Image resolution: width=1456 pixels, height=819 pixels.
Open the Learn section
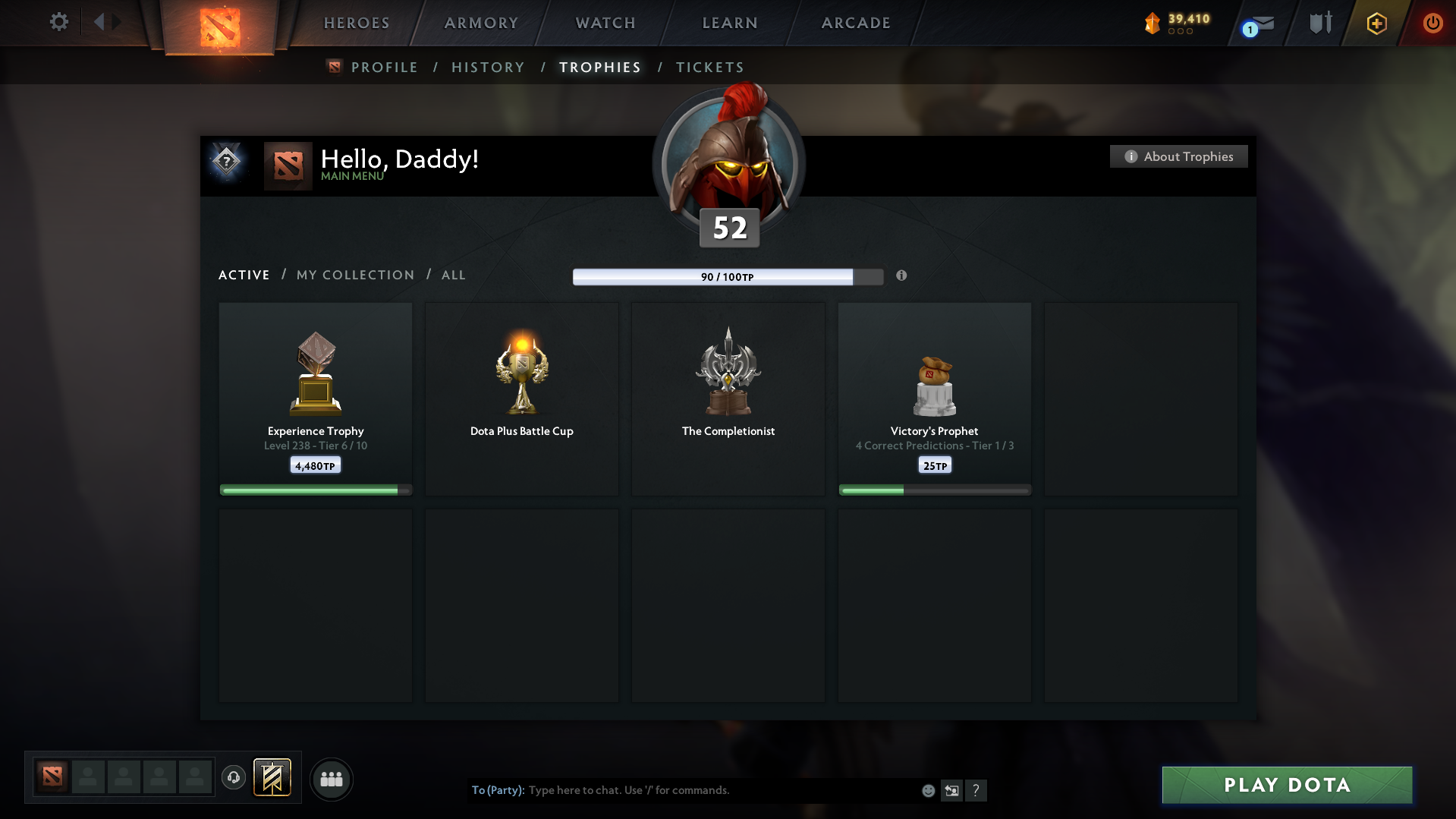pos(730,23)
